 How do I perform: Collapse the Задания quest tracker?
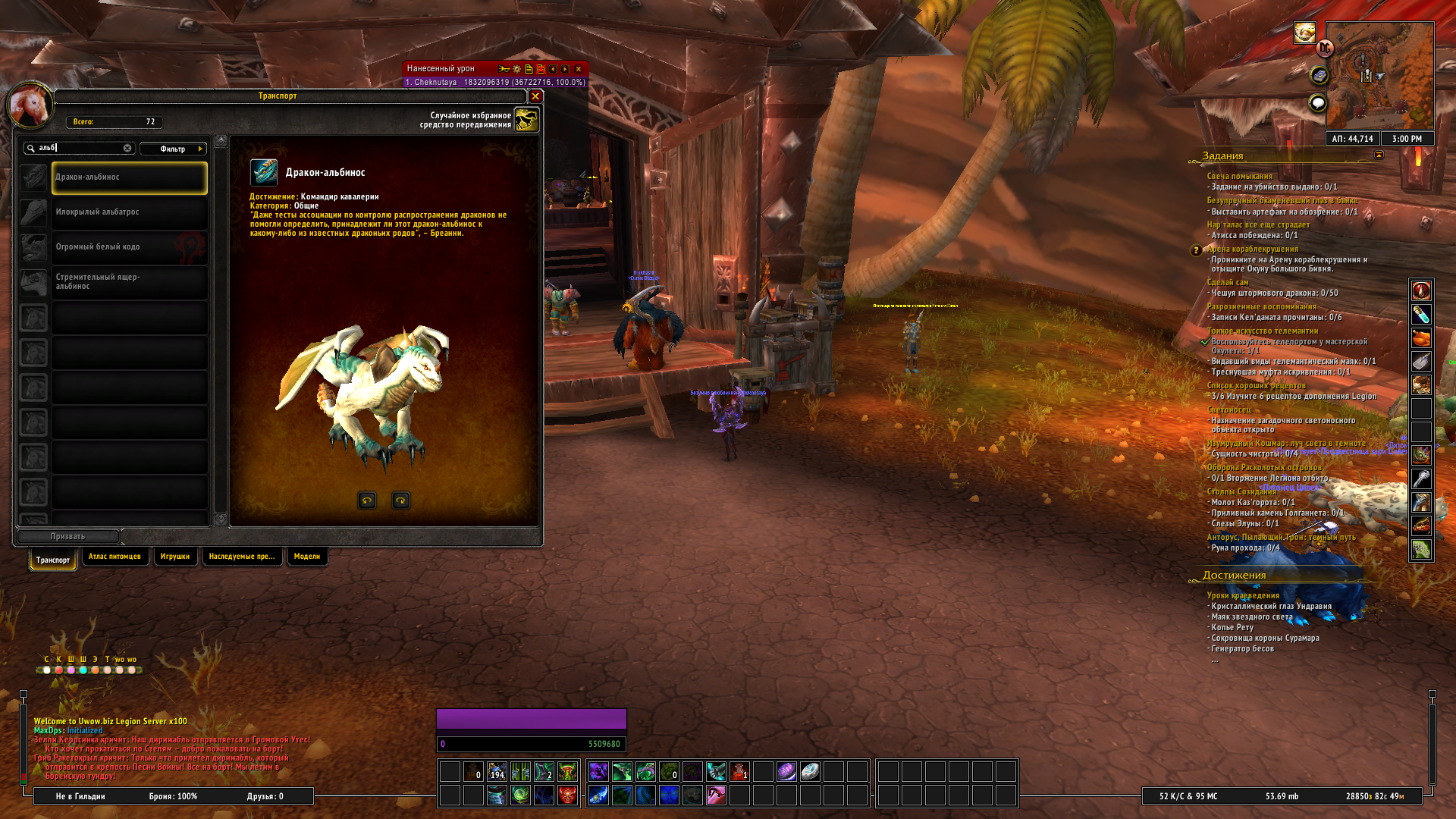(1379, 155)
